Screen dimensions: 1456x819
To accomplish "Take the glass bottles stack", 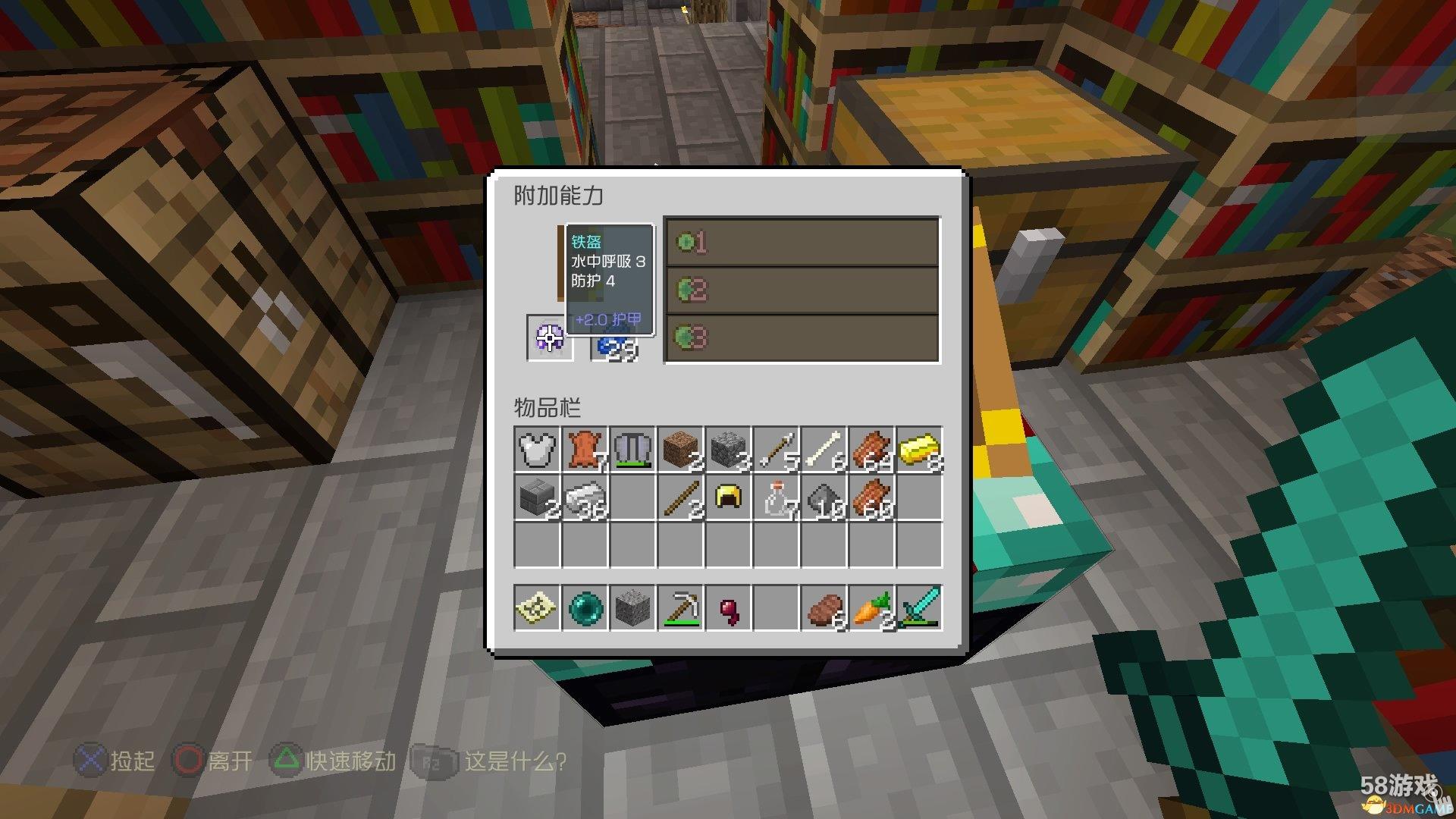I will pos(776,497).
